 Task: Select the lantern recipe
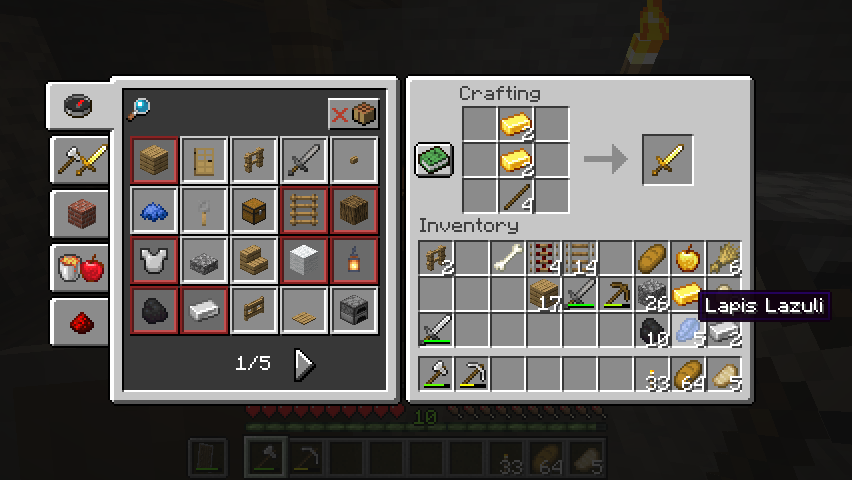coord(354,260)
